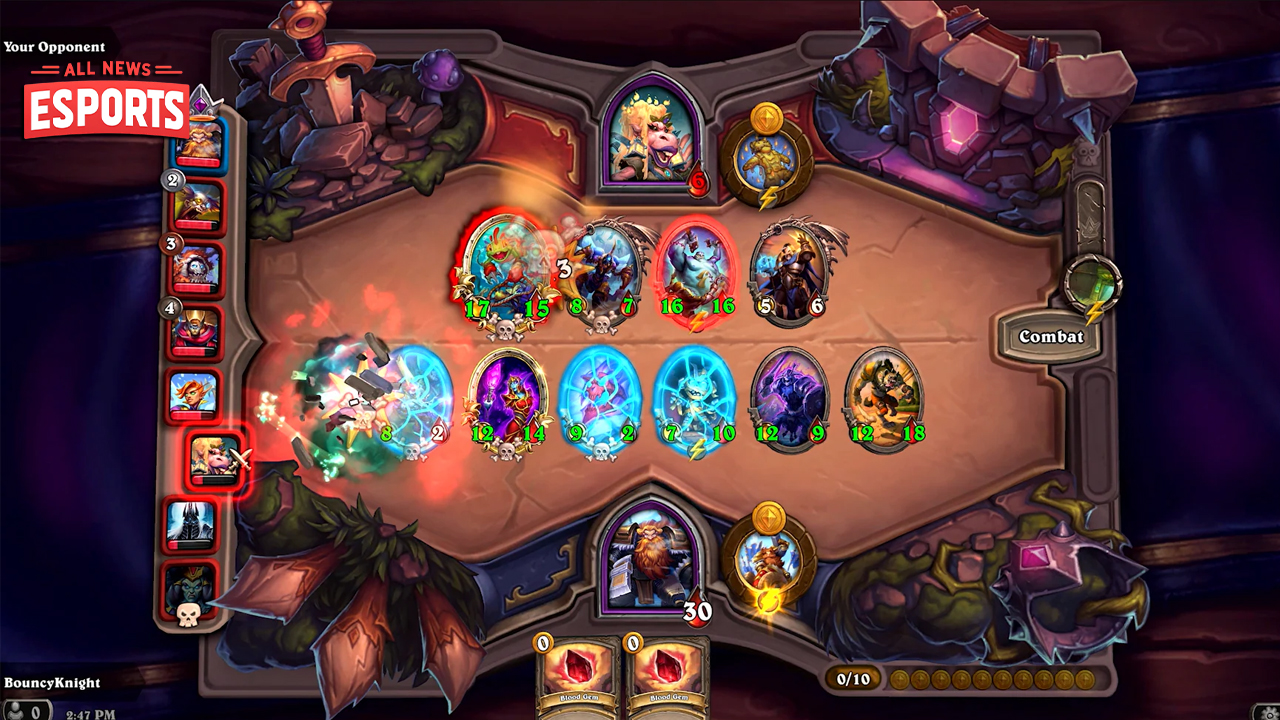The height and width of the screenshot is (720, 1280).
Task: Click the skull atop the right castle tower
Action: [x=1086, y=151]
